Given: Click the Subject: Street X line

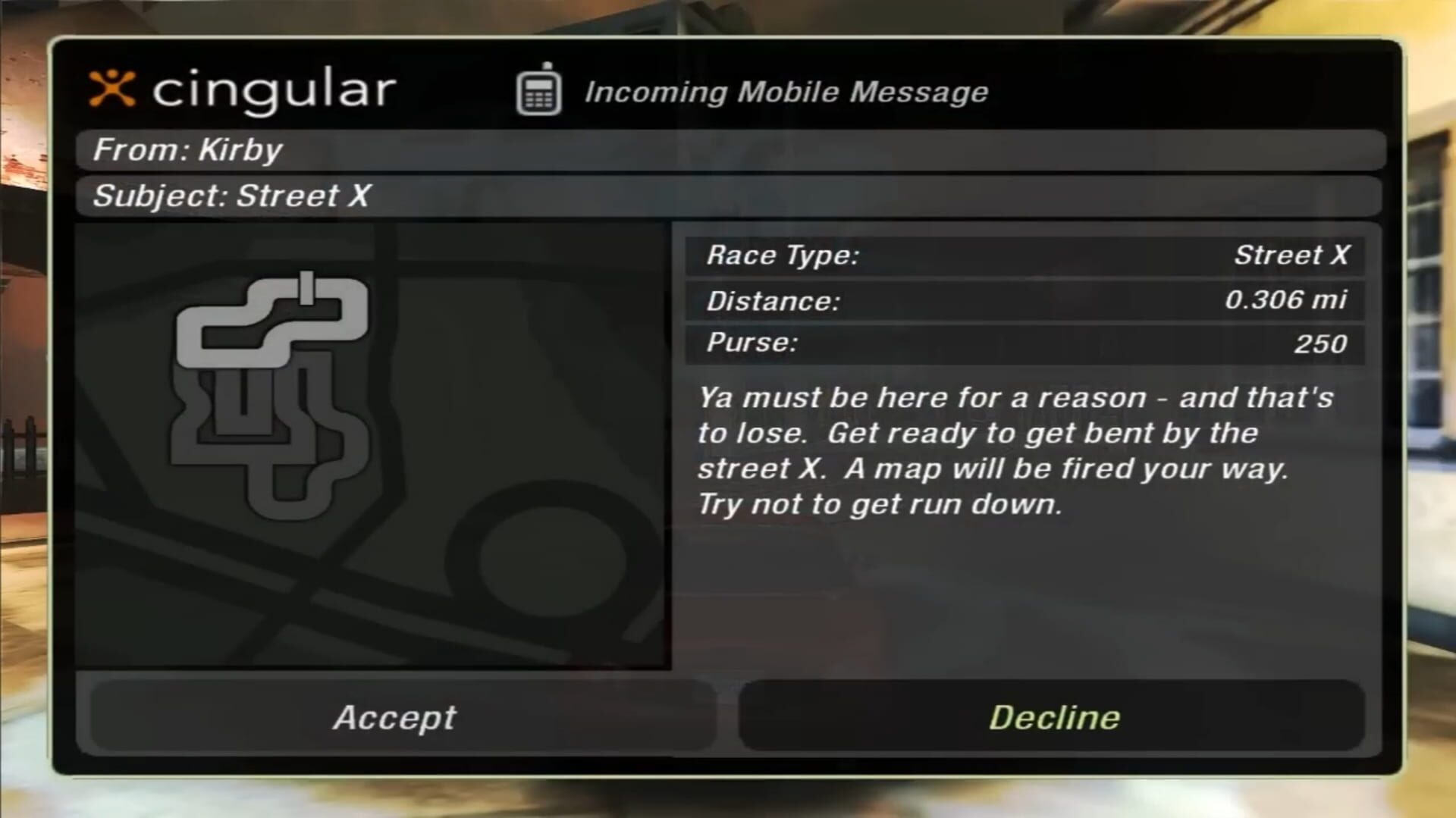Looking at the screenshot, I should (231, 196).
